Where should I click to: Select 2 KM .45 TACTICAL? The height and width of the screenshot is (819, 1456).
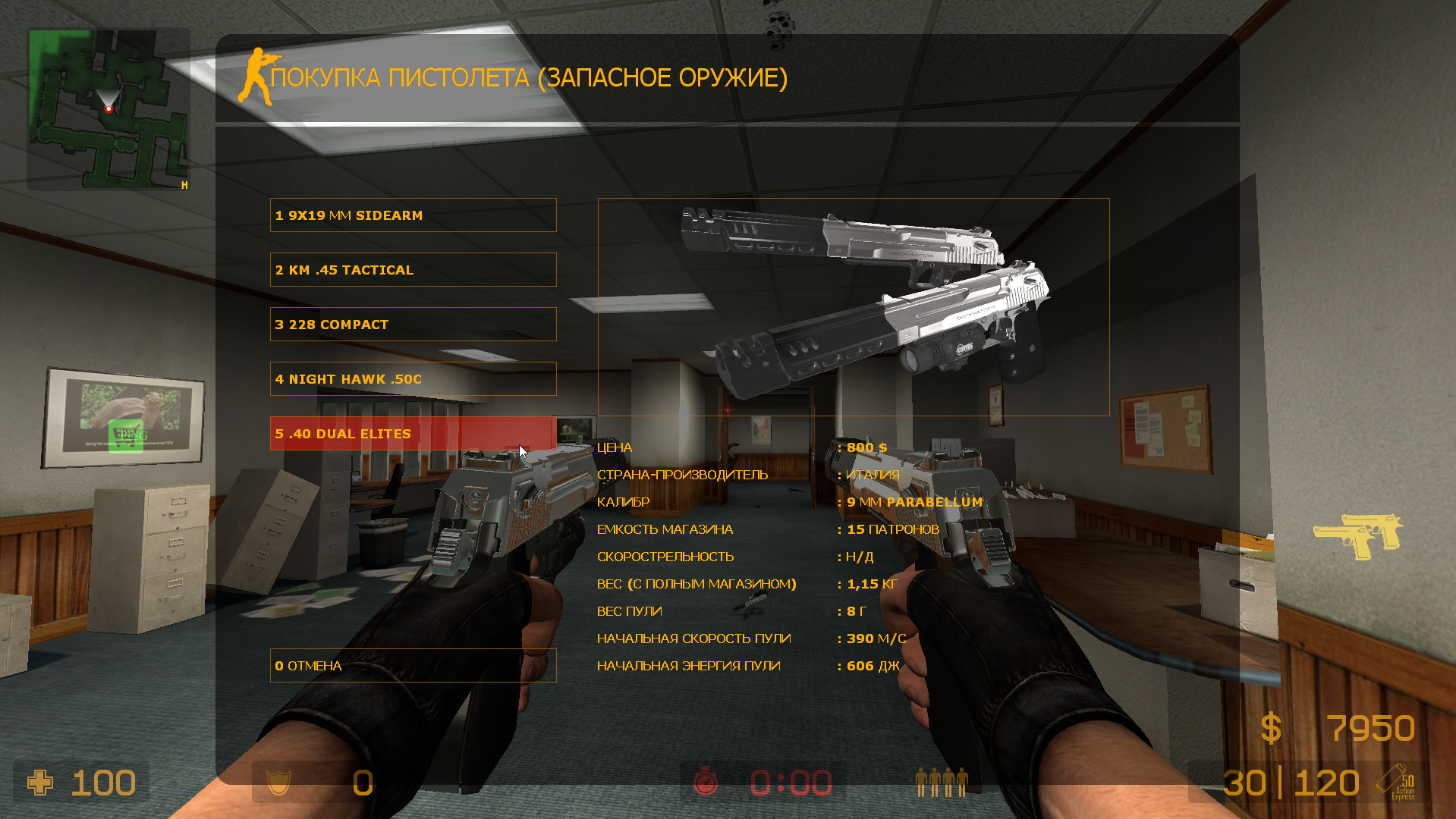point(413,269)
